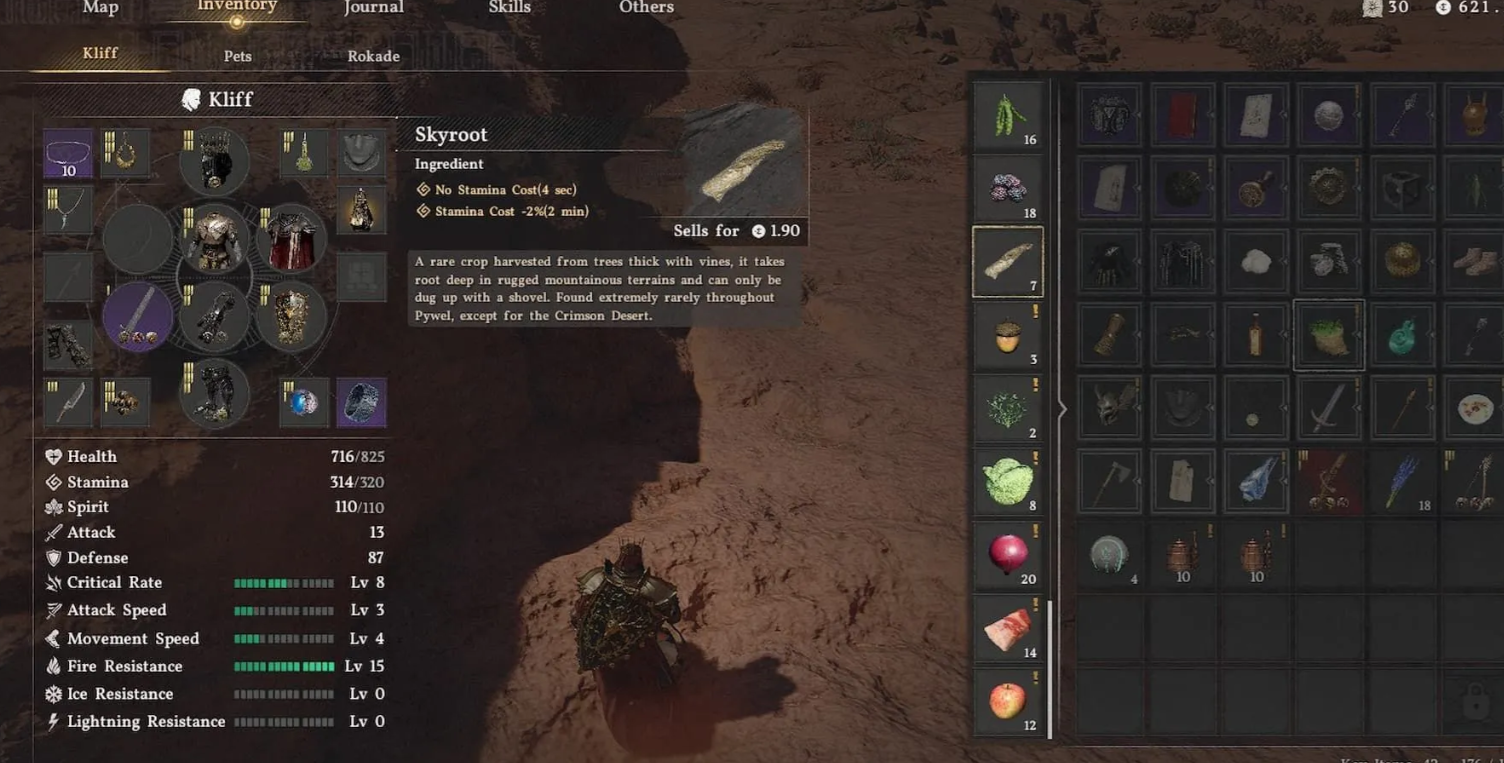Switch to the Rokade sub-tab
Image resolution: width=1504 pixels, height=763 pixels.
tap(373, 56)
